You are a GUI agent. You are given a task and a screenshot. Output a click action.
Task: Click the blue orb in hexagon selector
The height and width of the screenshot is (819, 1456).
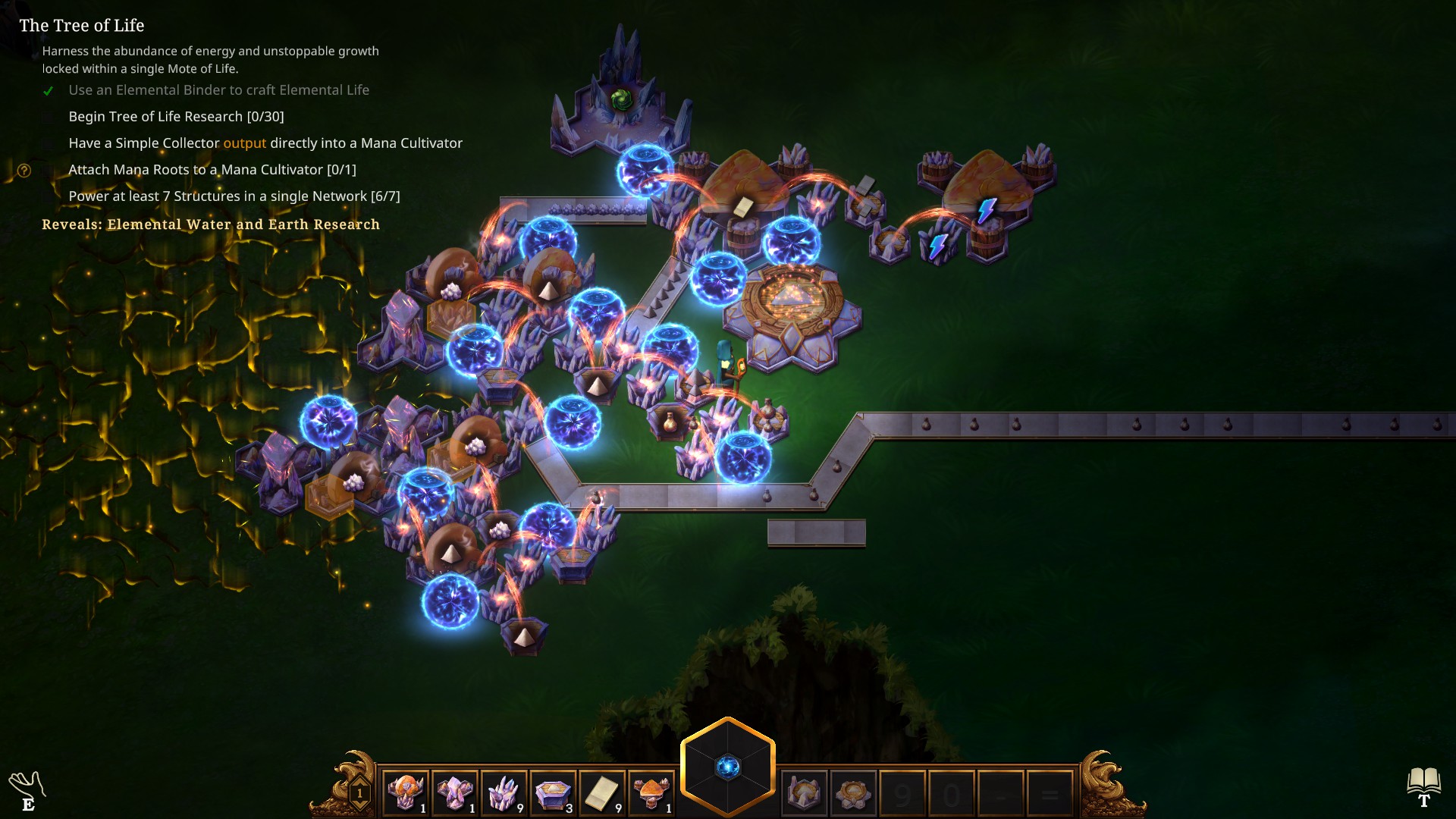pyautogui.click(x=728, y=767)
